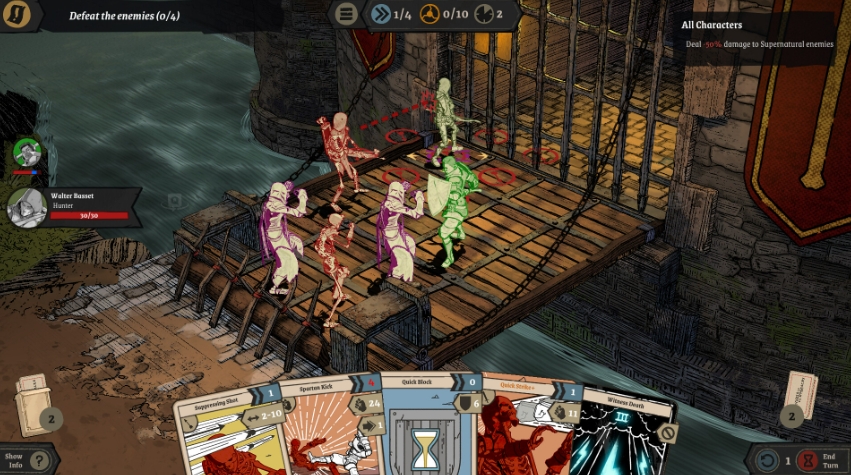Open the hamburger menu button
The height and width of the screenshot is (475, 851).
(346, 14)
